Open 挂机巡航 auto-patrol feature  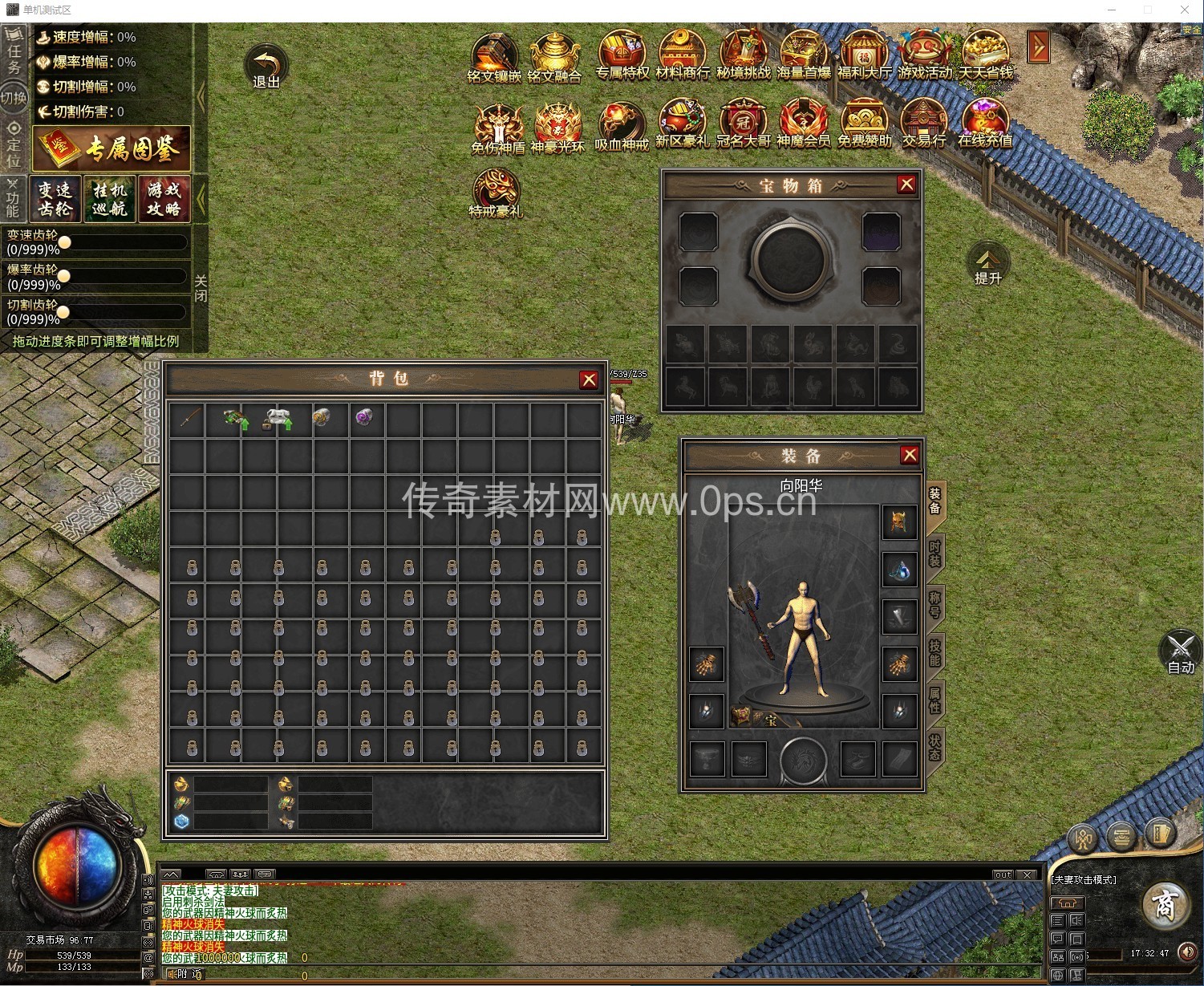(109, 198)
